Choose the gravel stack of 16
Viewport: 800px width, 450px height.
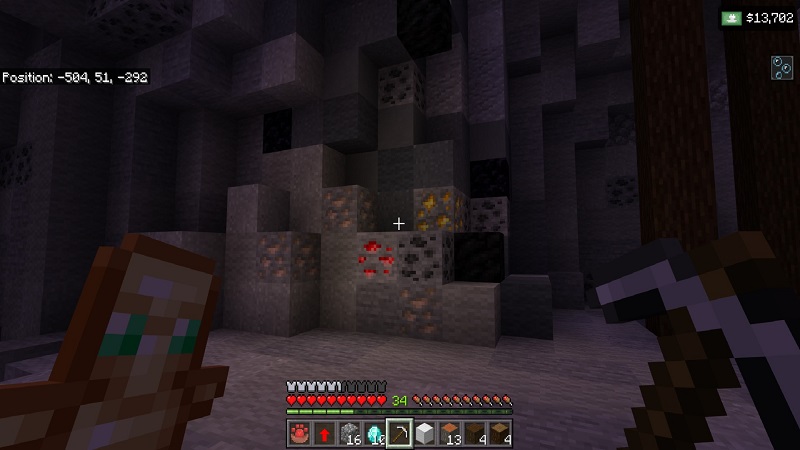349,434
